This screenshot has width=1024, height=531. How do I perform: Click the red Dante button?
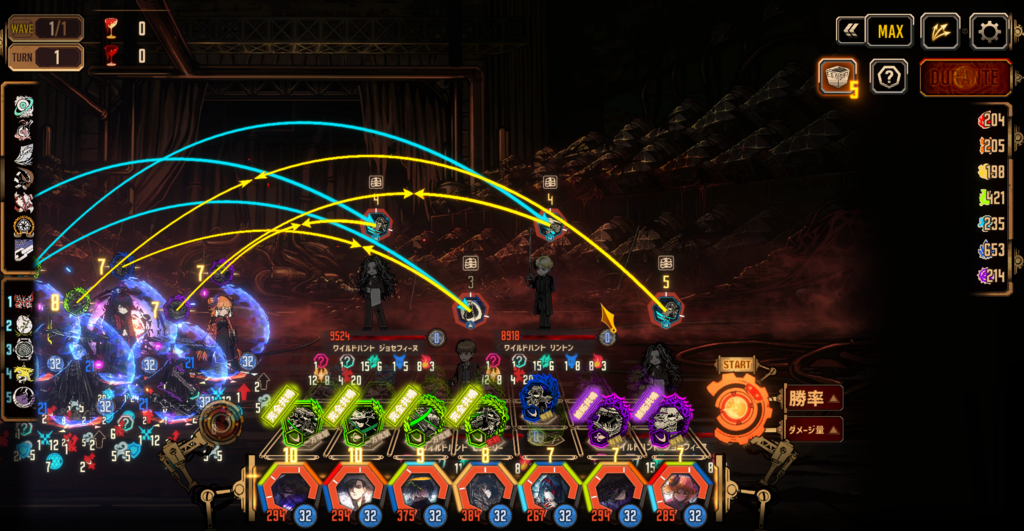click(x=965, y=77)
